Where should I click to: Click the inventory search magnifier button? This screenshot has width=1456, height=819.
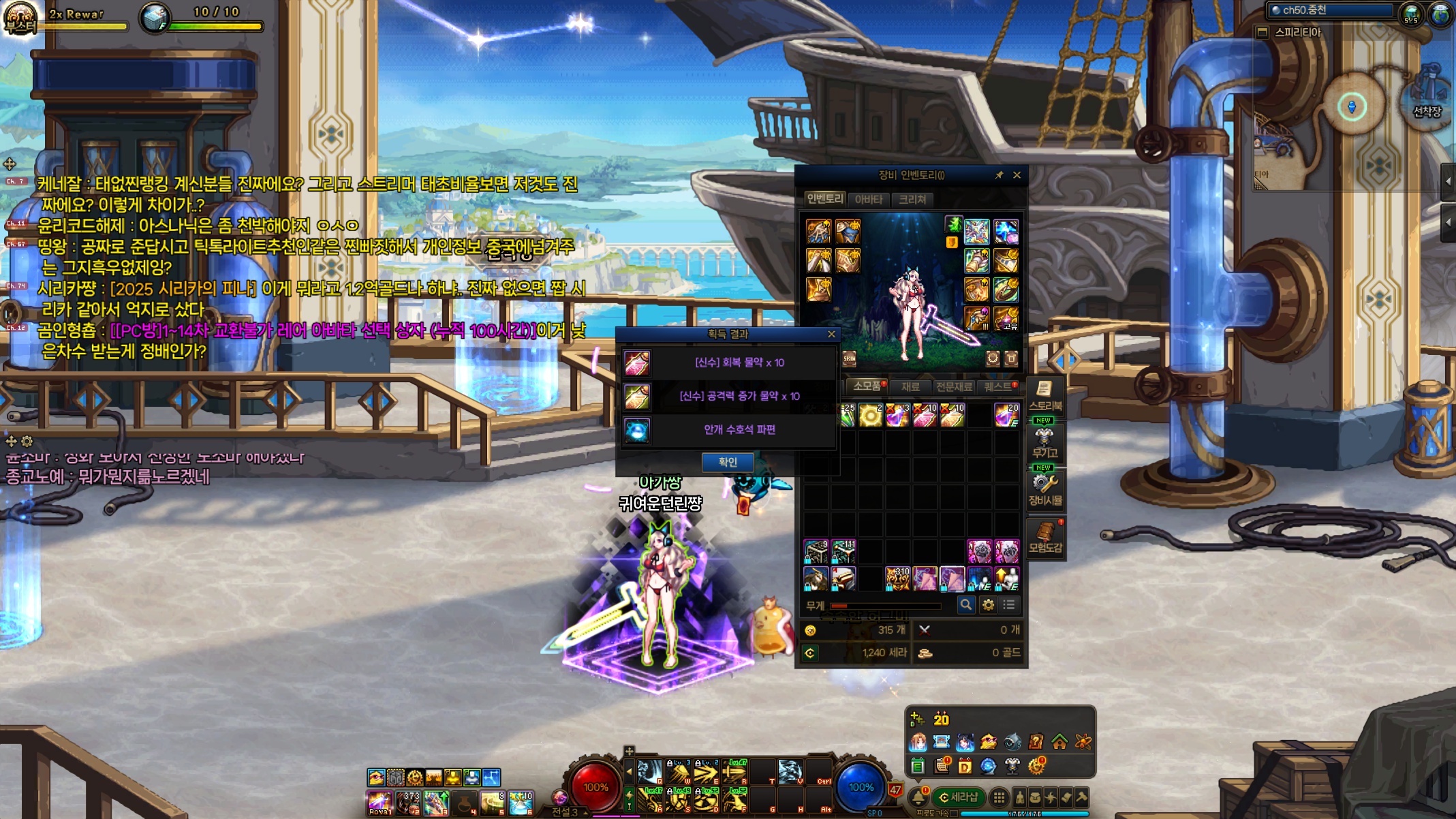965,604
